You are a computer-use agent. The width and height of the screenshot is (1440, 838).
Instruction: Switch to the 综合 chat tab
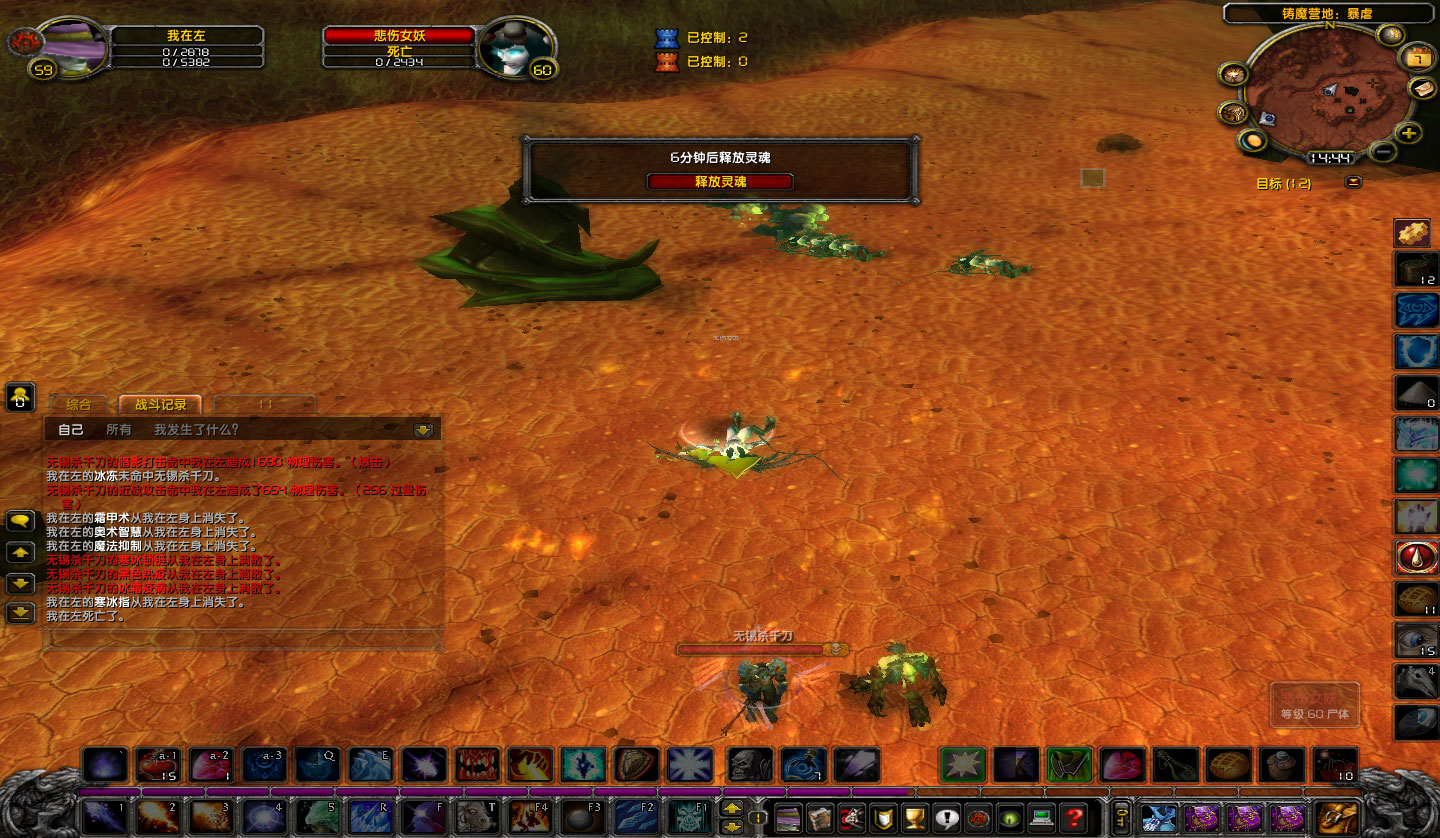coord(80,405)
